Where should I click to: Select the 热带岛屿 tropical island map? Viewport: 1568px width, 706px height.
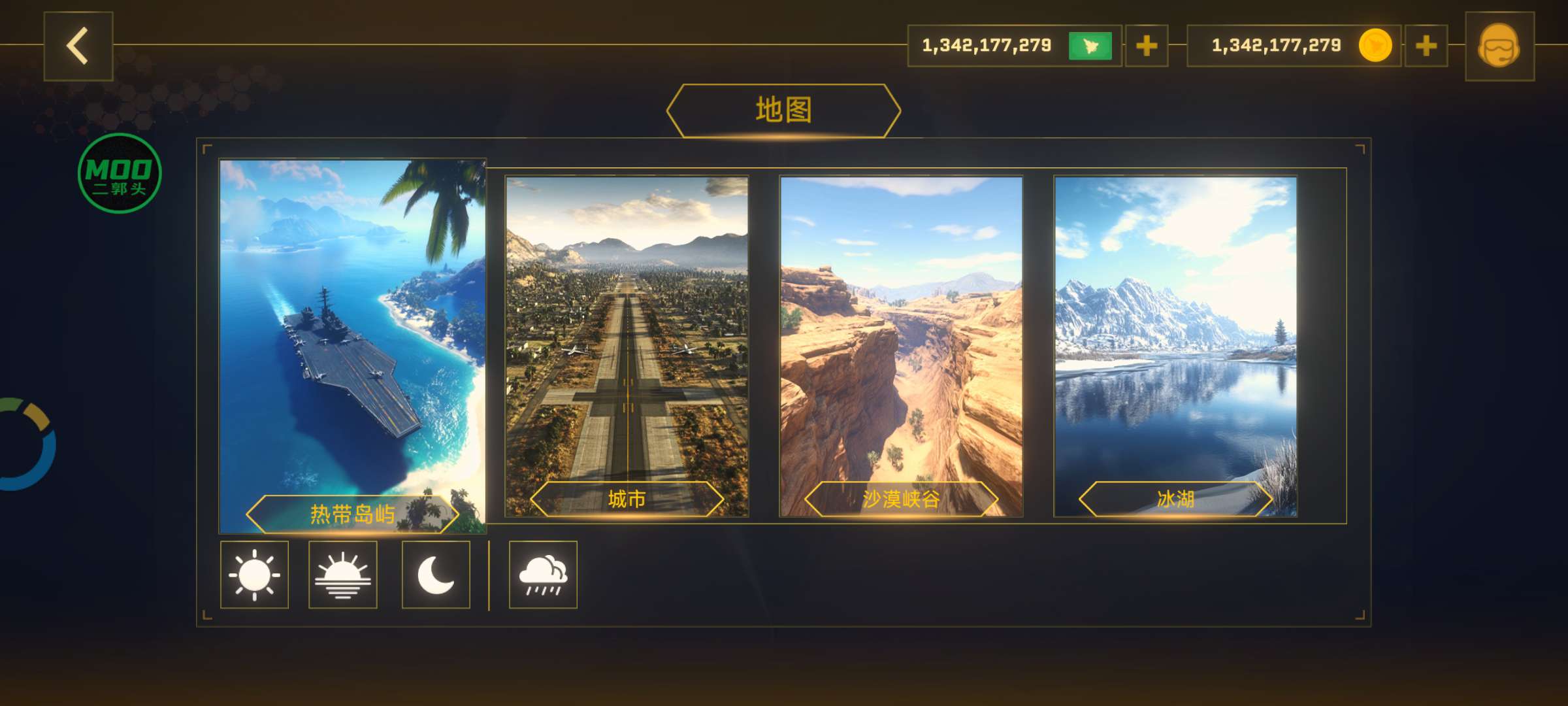(353, 345)
